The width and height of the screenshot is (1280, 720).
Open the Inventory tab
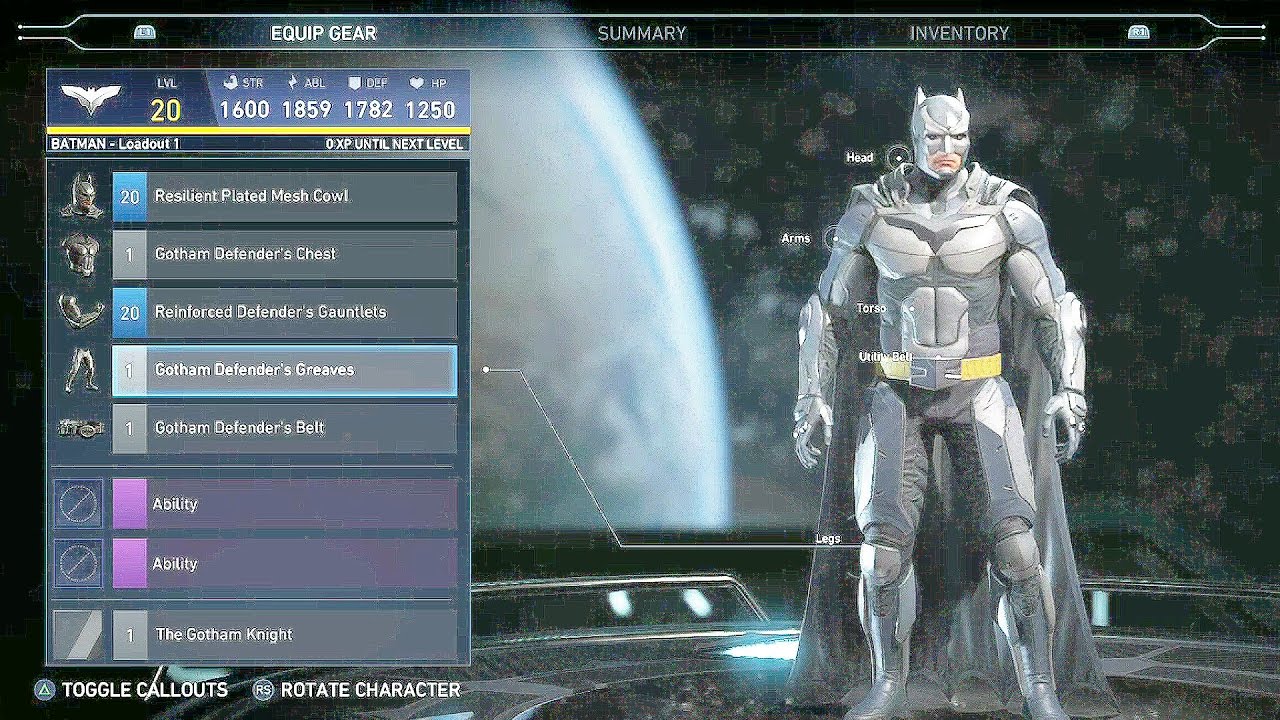958,33
